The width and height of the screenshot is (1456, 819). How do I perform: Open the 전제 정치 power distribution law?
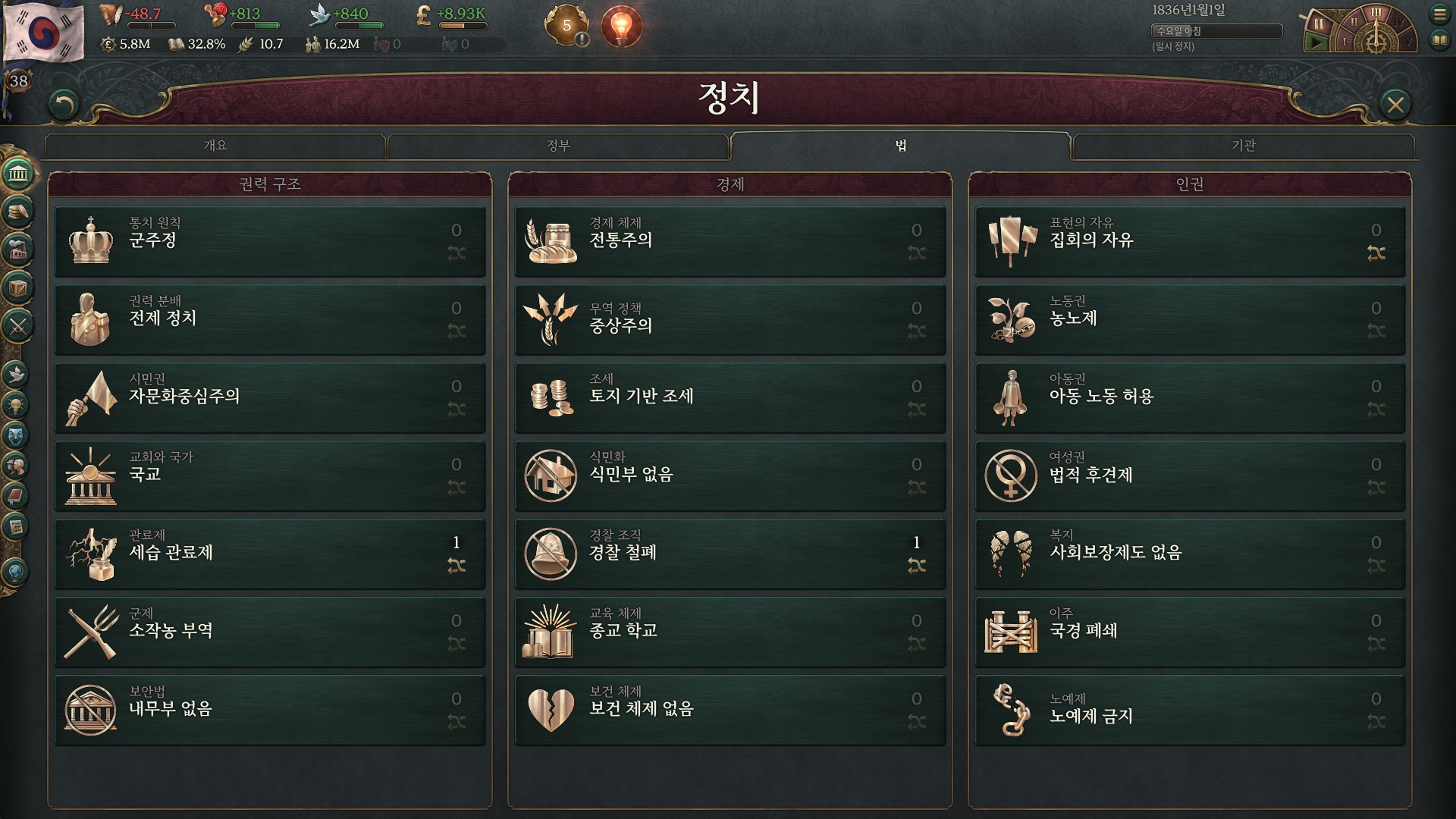tap(269, 319)
